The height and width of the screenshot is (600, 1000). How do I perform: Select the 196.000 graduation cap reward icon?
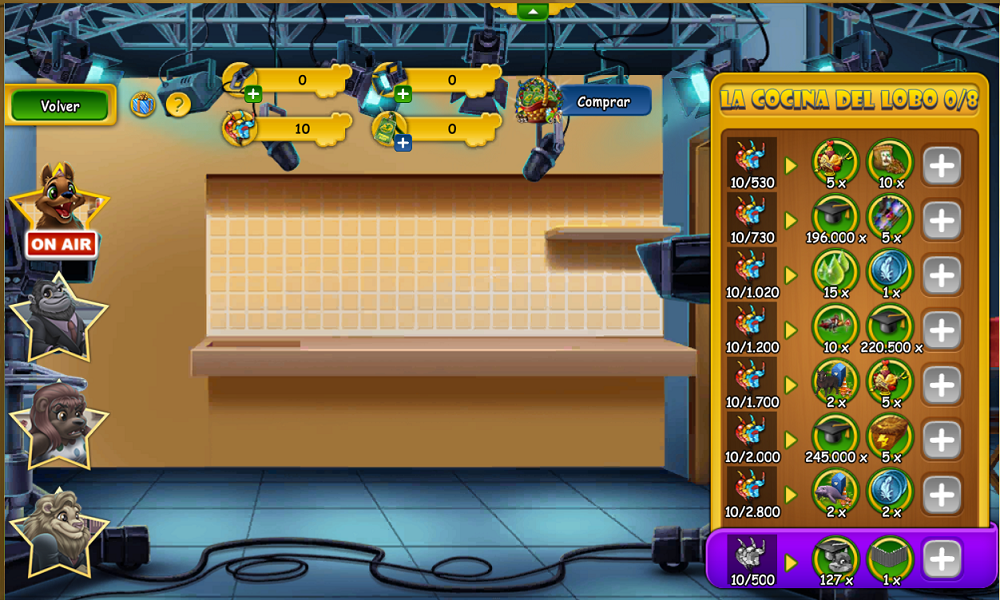tap(834, 216)
